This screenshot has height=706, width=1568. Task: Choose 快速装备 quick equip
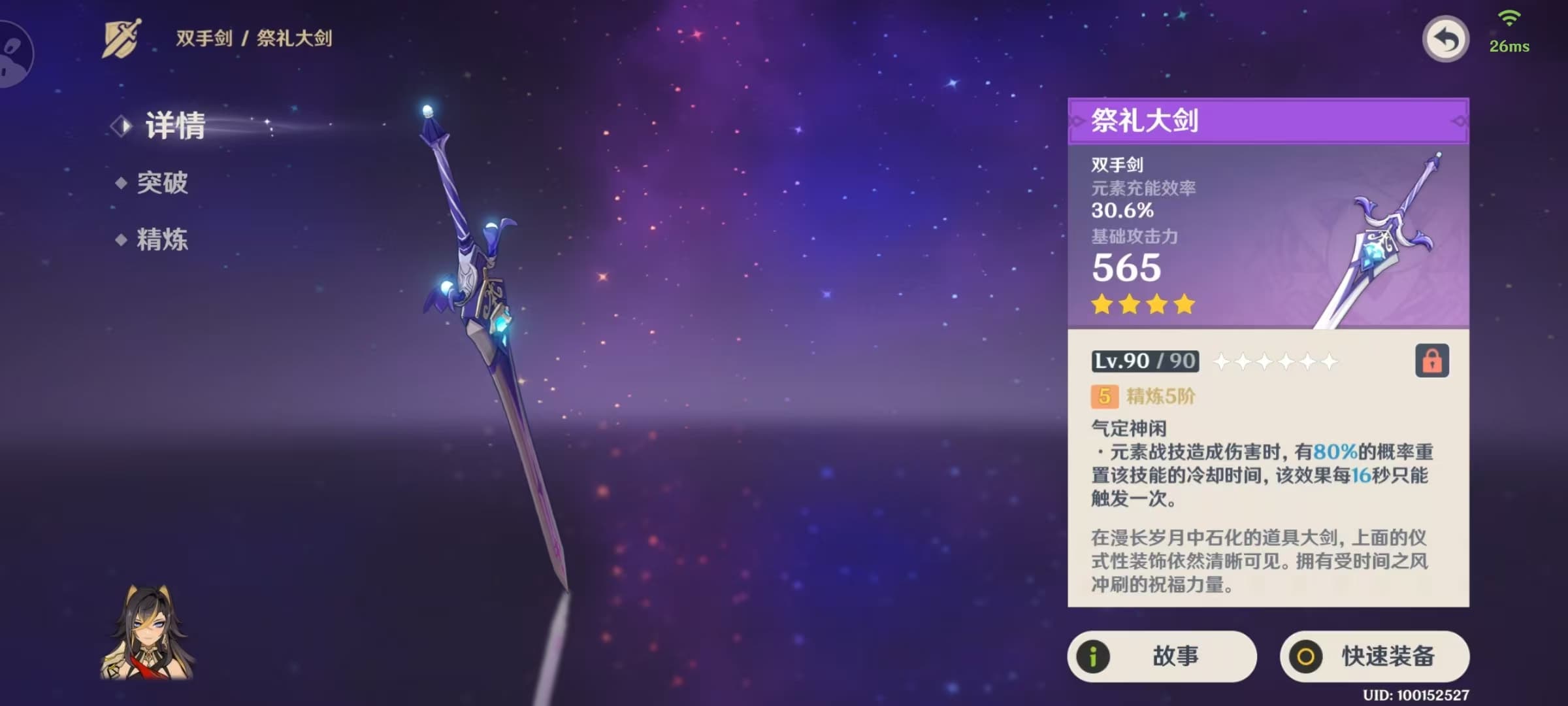(1374, 656)
